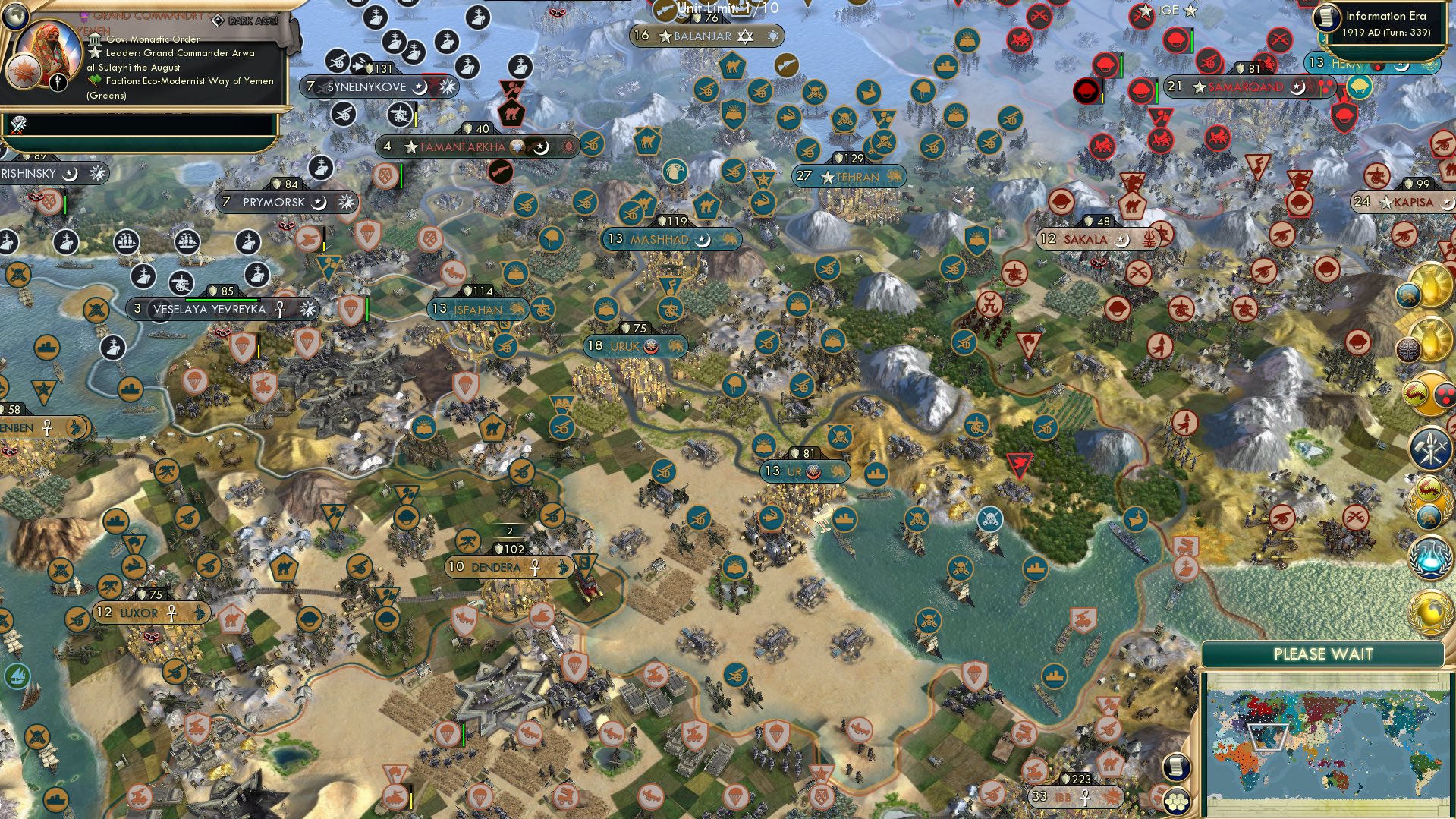This screenshot has width=1456, height=819.
Task: Click the hammer production notification icon
Action: (x=1431, y=446)
